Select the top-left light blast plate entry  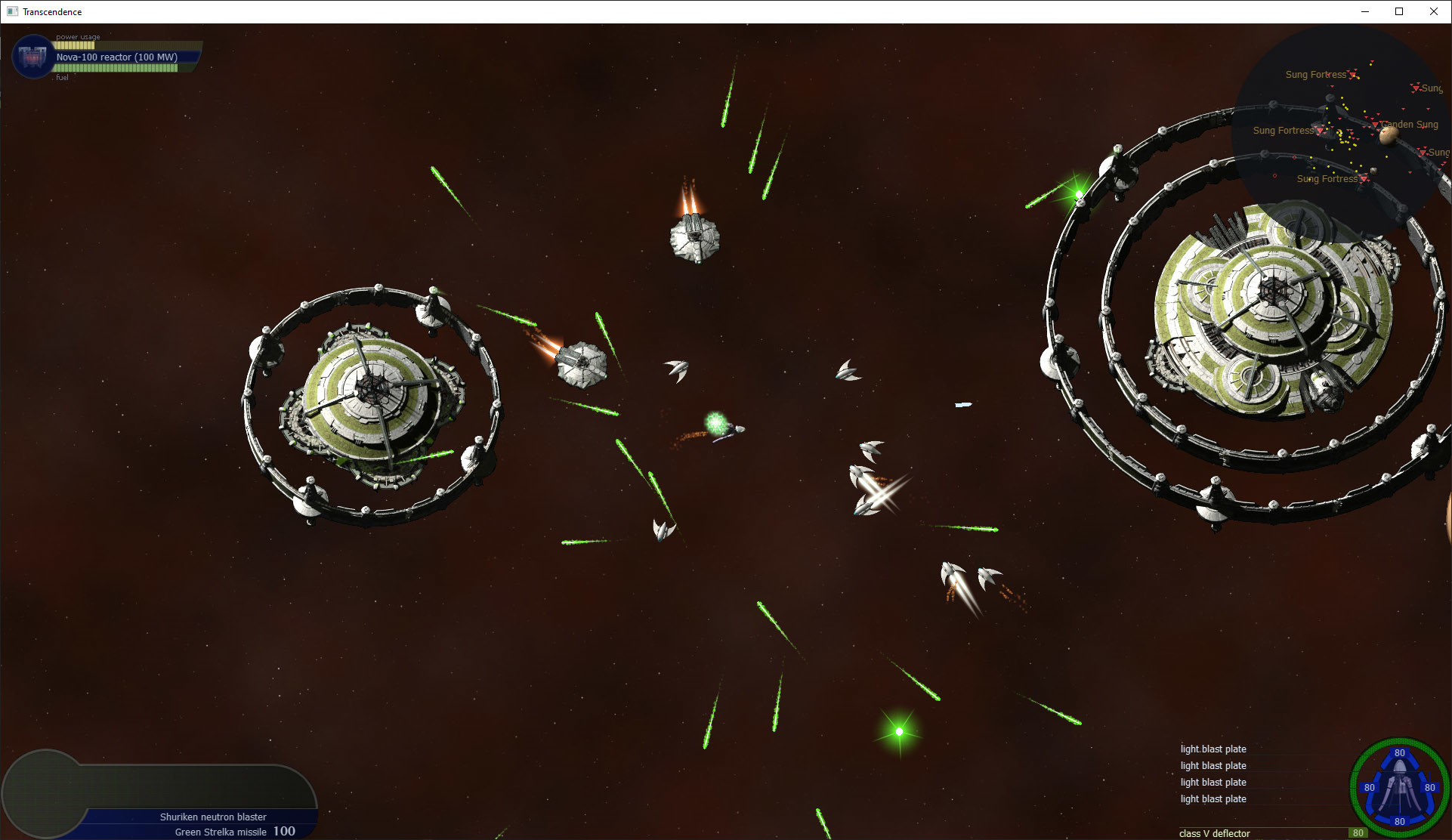[x=1213, y=749]
